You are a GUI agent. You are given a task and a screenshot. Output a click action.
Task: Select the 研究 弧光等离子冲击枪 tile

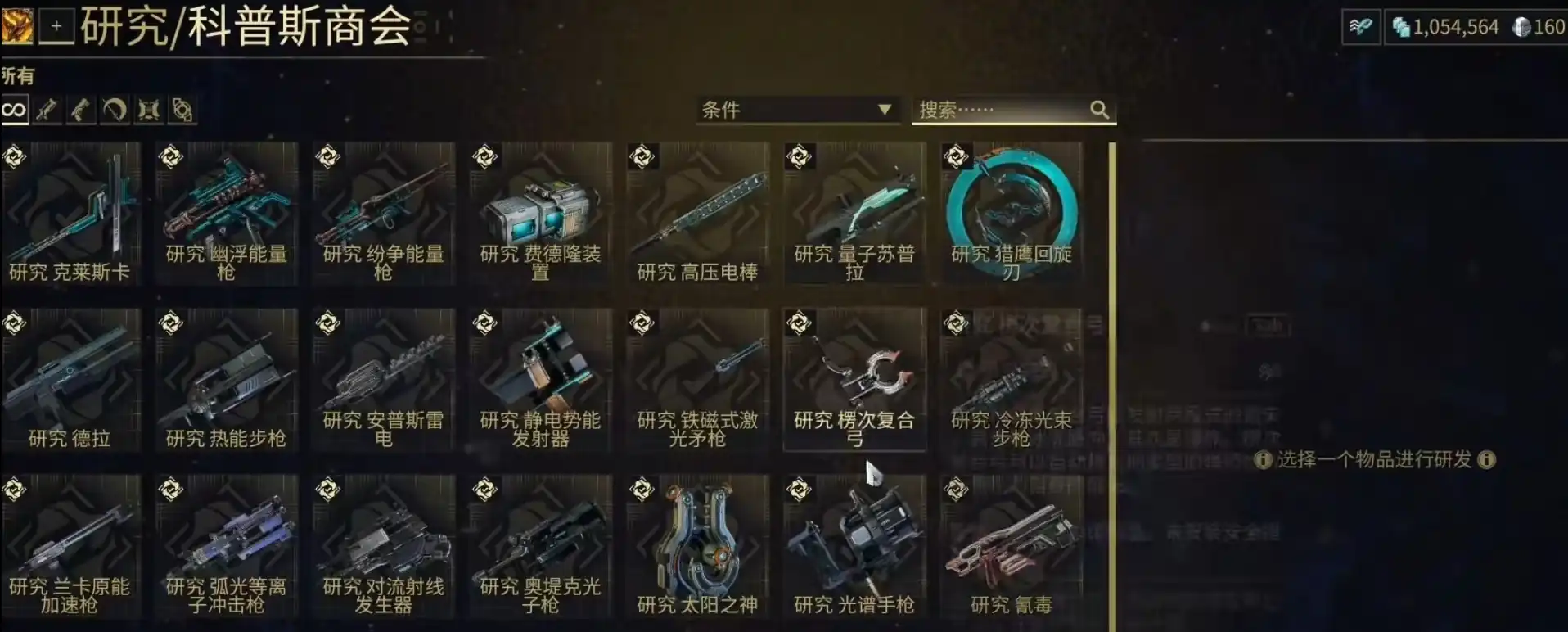tap(227, 547)
